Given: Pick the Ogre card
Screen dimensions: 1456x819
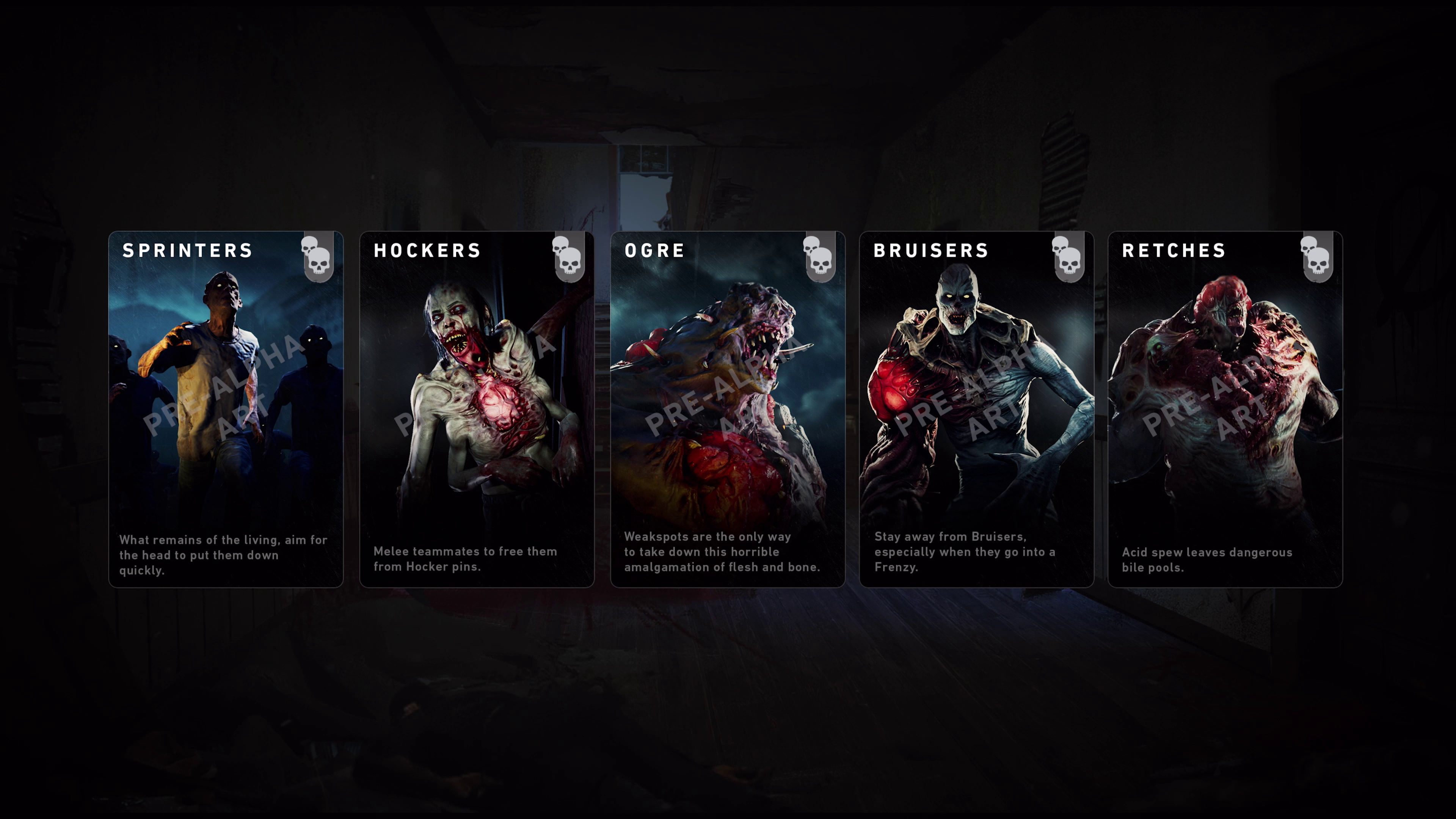Looking at the screenshot, I should pyautogui.click(x=728, y=409).
